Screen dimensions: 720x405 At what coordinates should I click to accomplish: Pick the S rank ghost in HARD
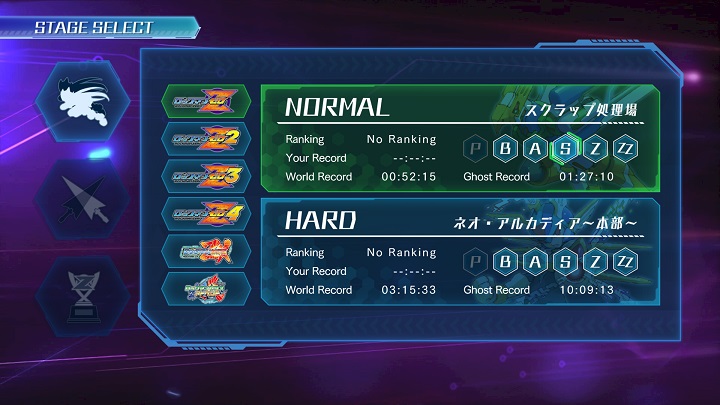coord(566,262)
